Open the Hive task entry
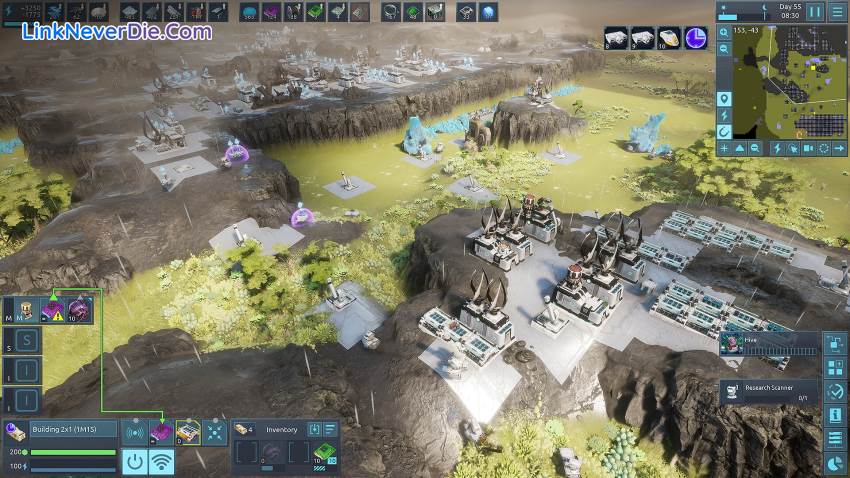Viewport: 850px width, 478px height. pos(770,343)
